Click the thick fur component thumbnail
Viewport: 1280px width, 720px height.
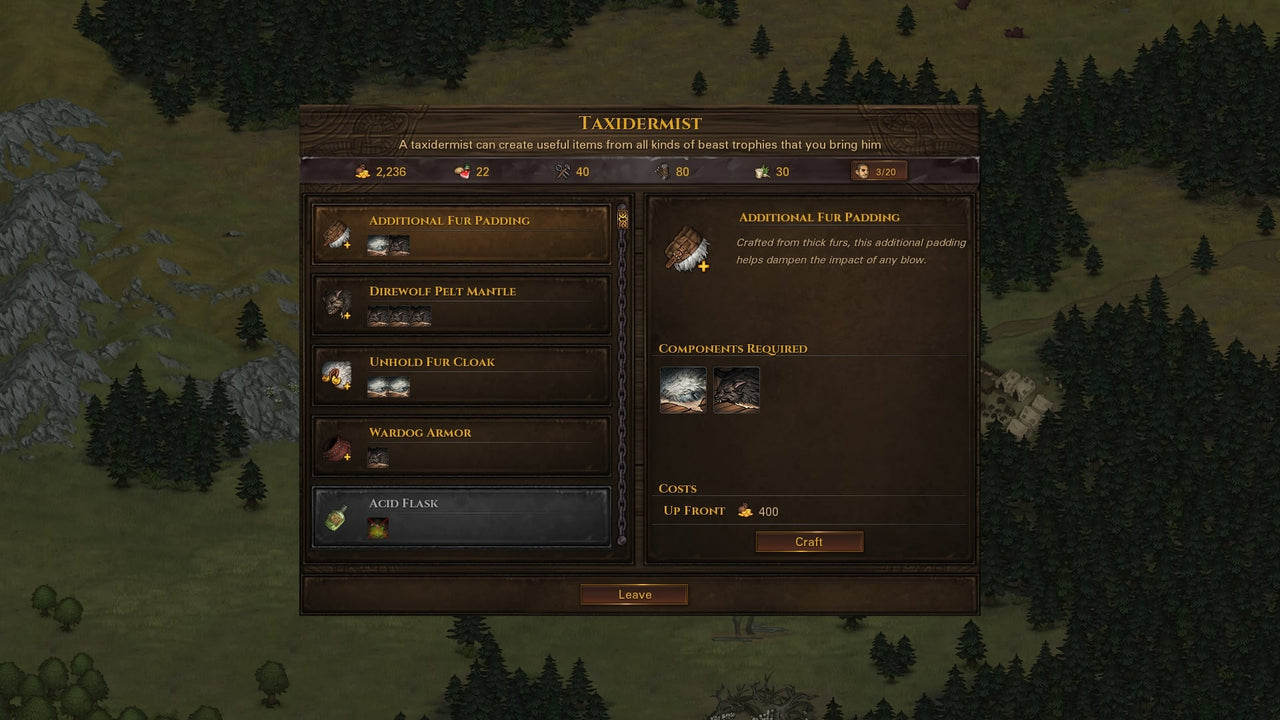pos(682,390)
